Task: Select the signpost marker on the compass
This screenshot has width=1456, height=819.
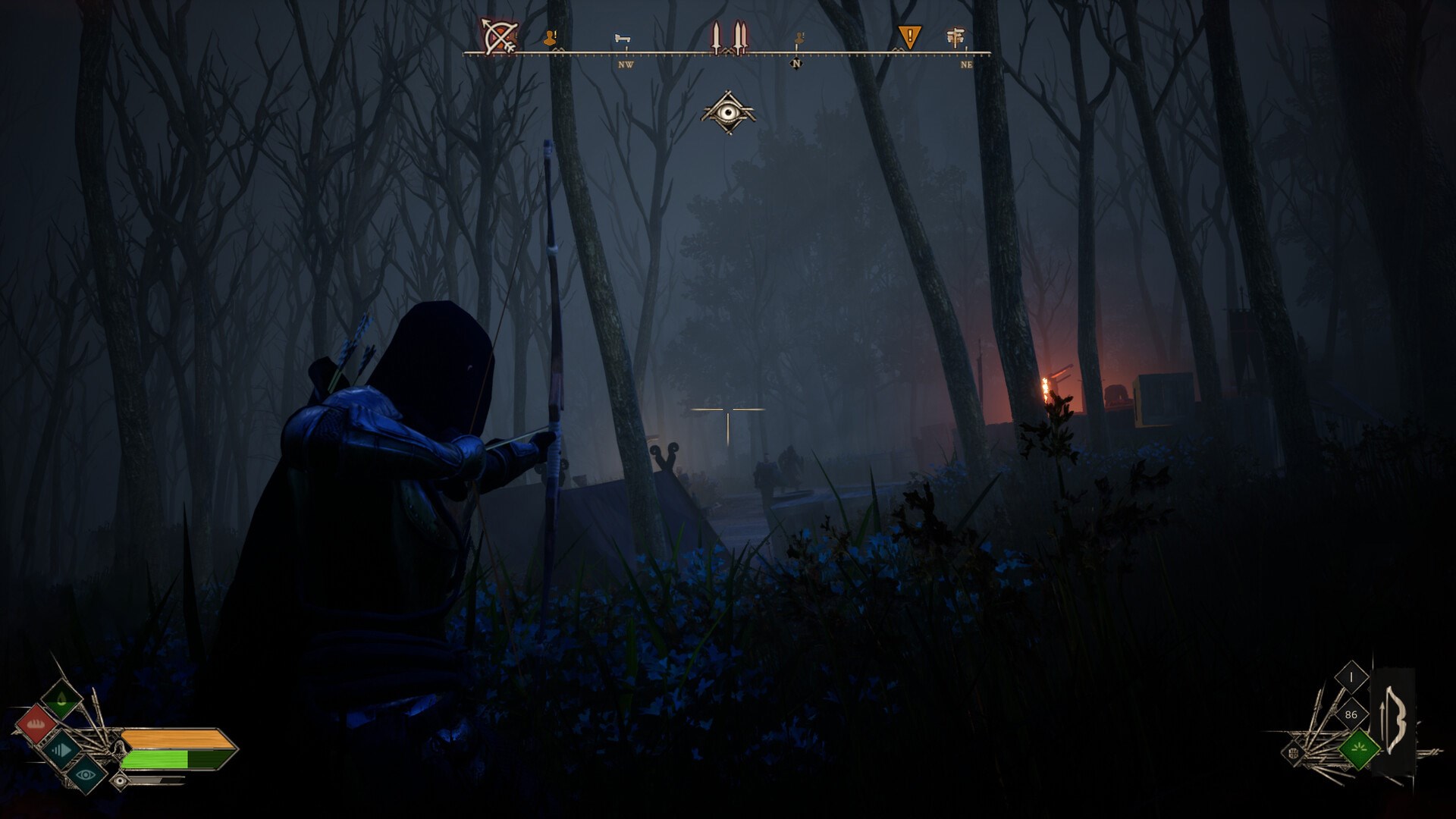Action: click(x=955, y=36)
